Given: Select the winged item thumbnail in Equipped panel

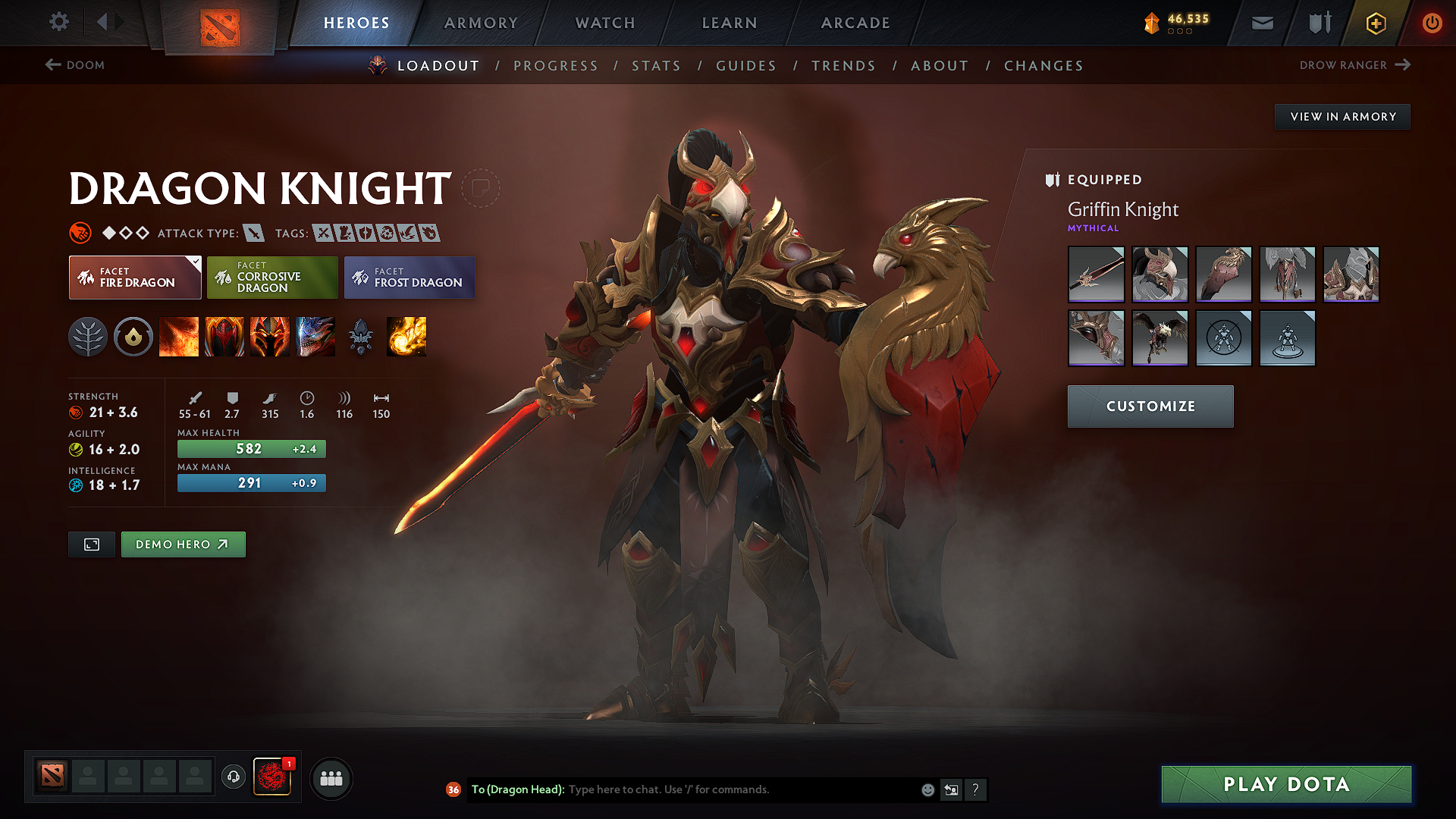Looking at the screenshot, I should (1160, 338).
